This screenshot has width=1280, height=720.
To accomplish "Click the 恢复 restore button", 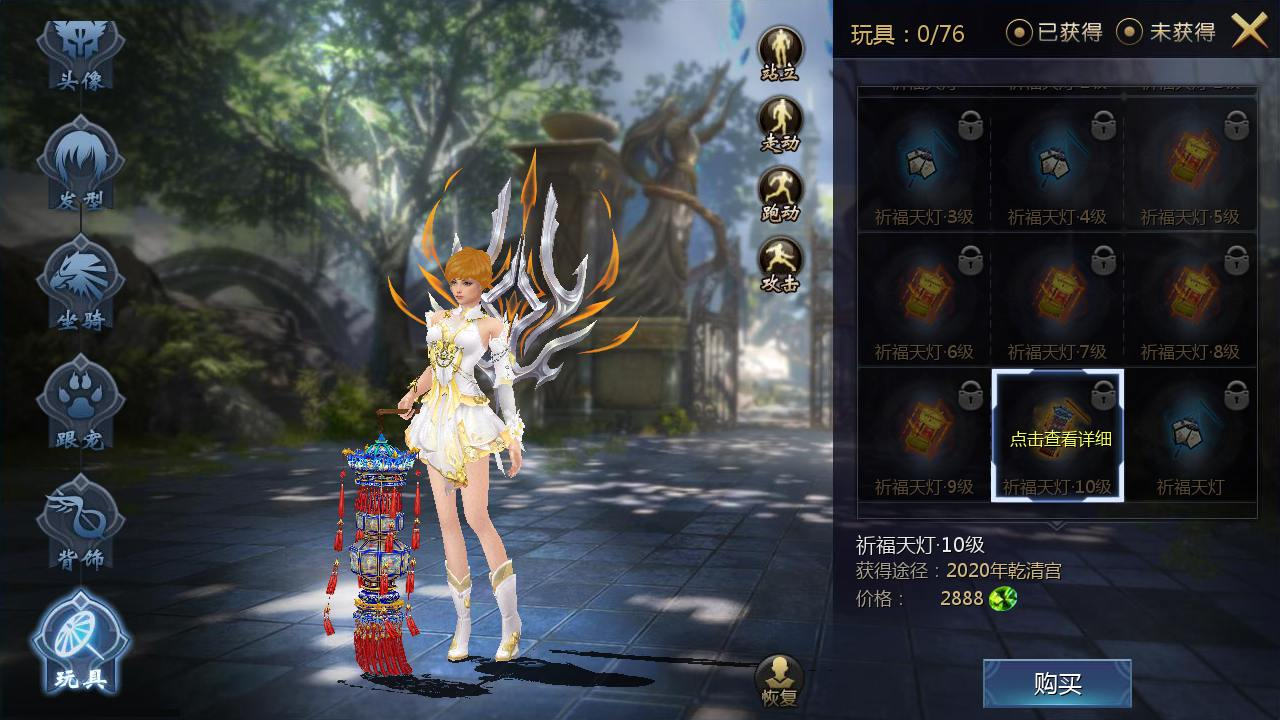I will coord(779,681).
